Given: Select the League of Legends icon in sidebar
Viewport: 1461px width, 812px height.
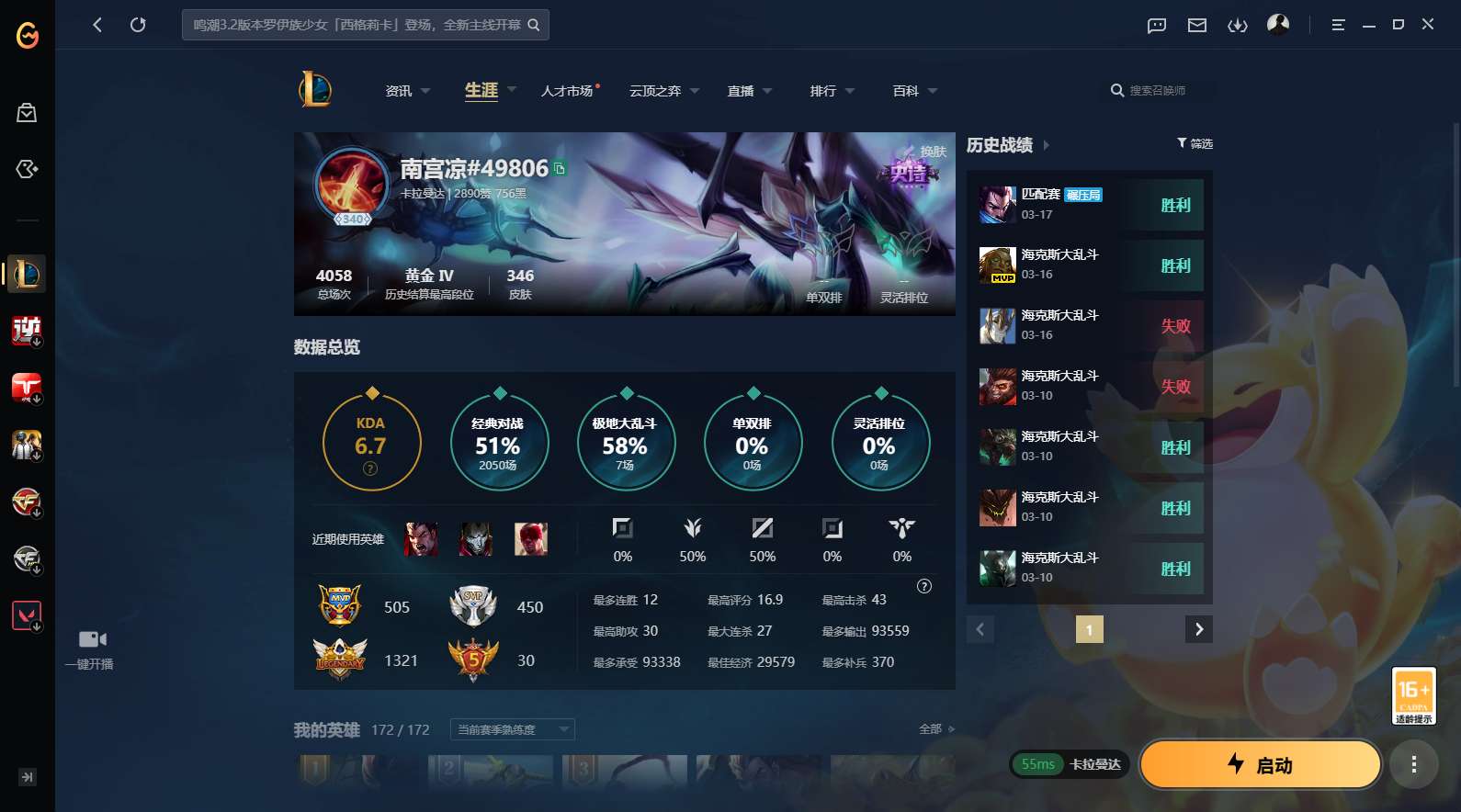Looking at the screenshot, I should (27, 273).
